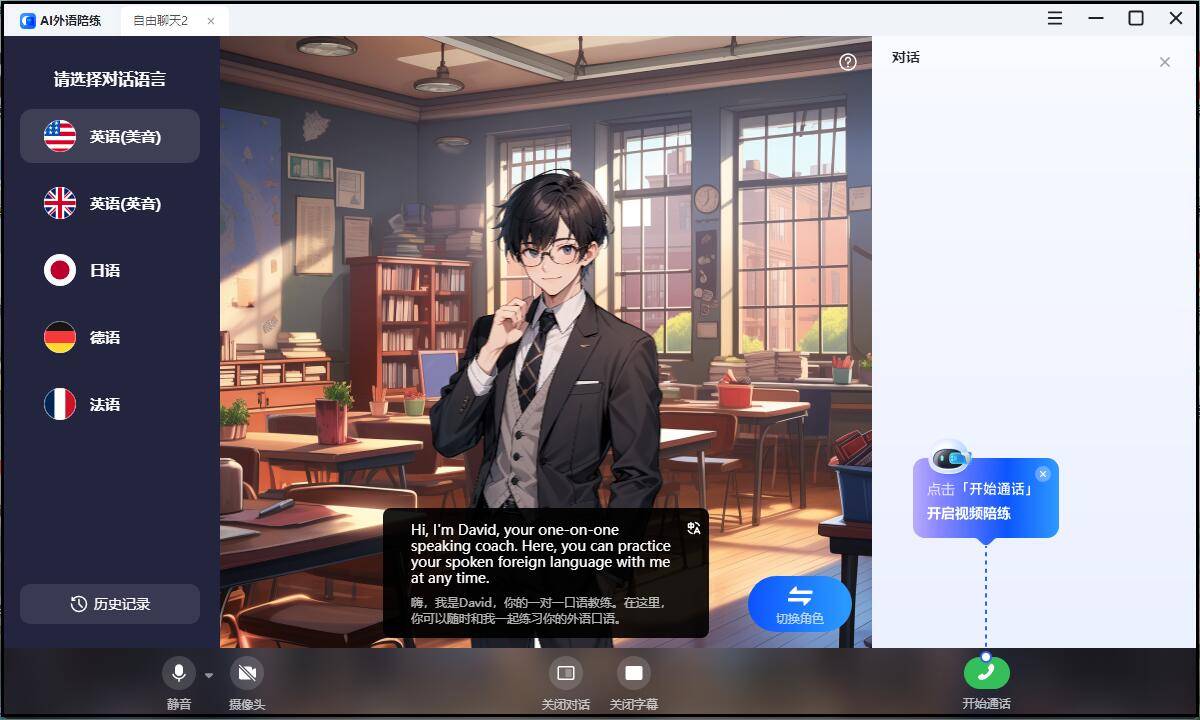Switch character with the blue 切换角色 button
The width and height of the screenshot is (1200, 720).
point(799,603)
